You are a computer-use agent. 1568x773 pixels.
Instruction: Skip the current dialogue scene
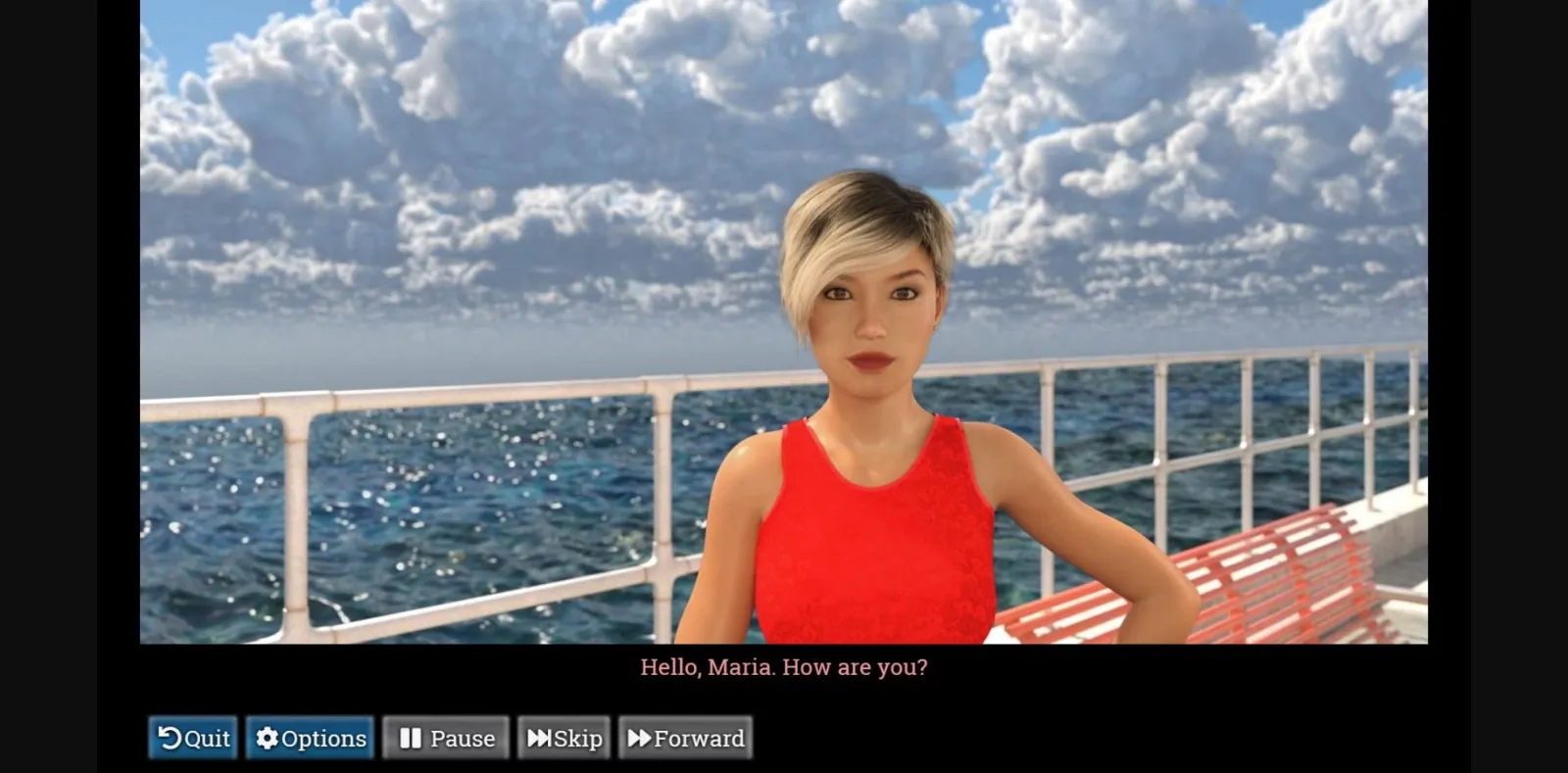pos(564,739)
